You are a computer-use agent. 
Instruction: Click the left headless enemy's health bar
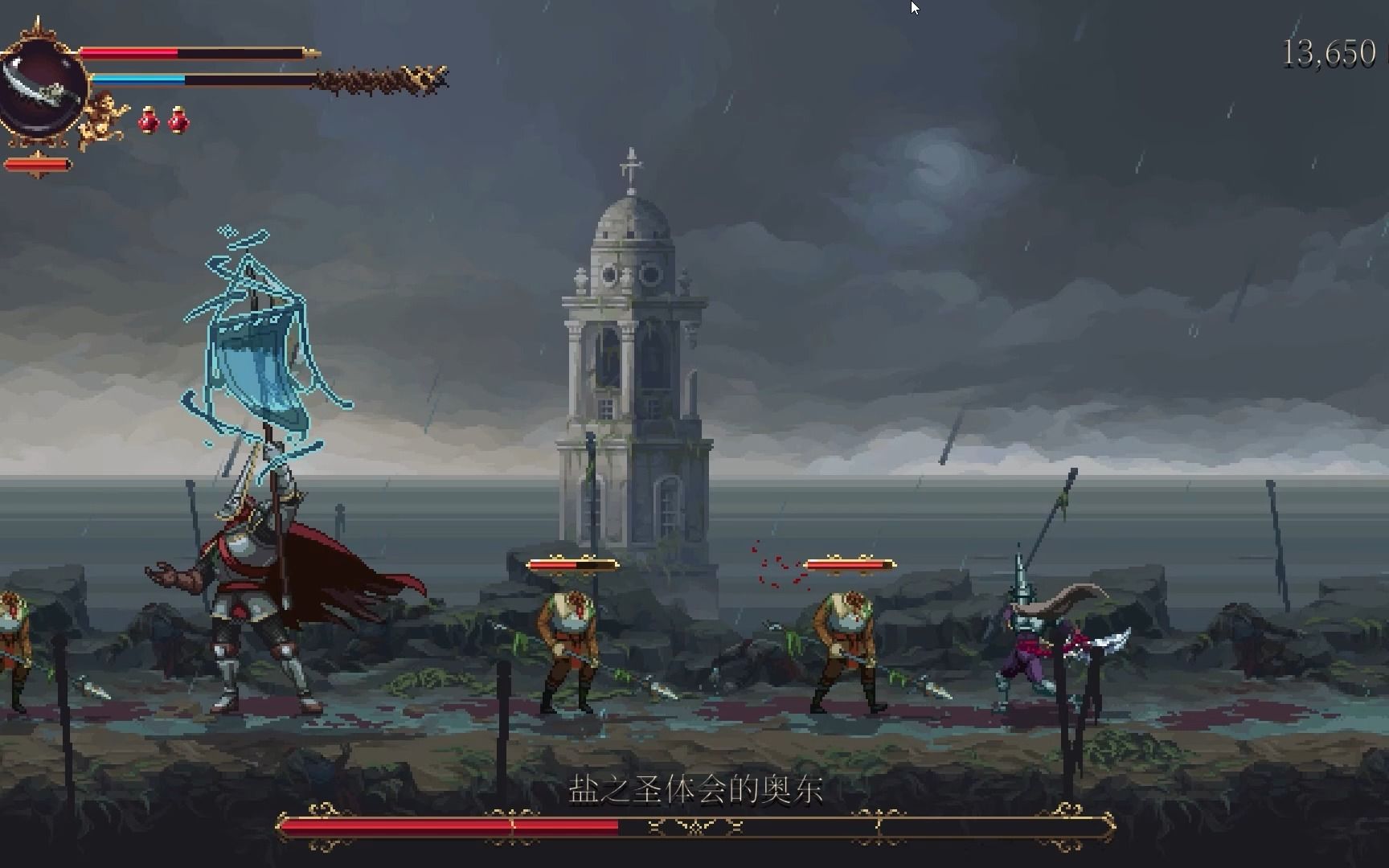(x=572, y=564)
